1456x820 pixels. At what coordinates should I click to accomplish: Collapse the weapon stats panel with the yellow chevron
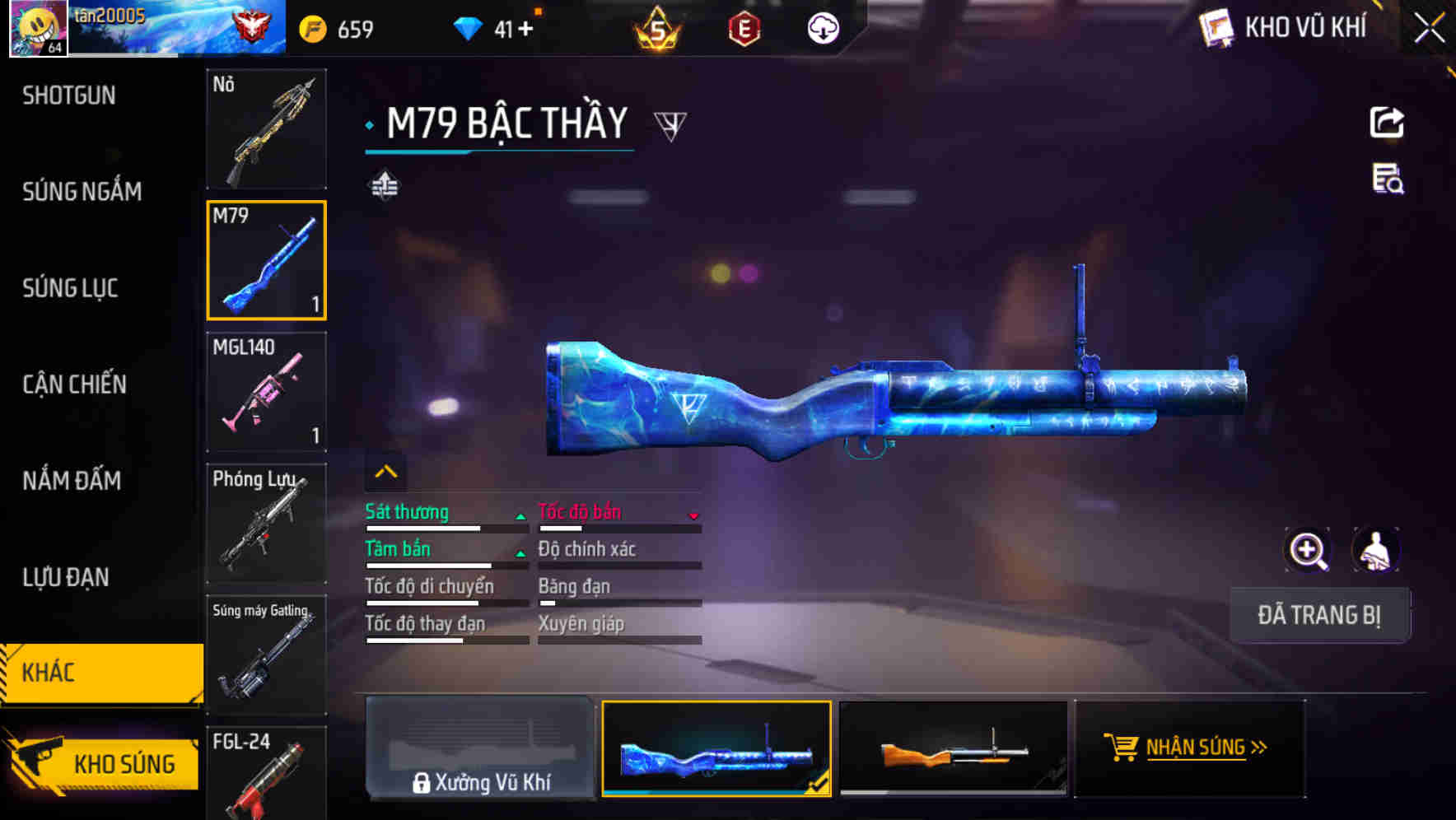[385, 473]
